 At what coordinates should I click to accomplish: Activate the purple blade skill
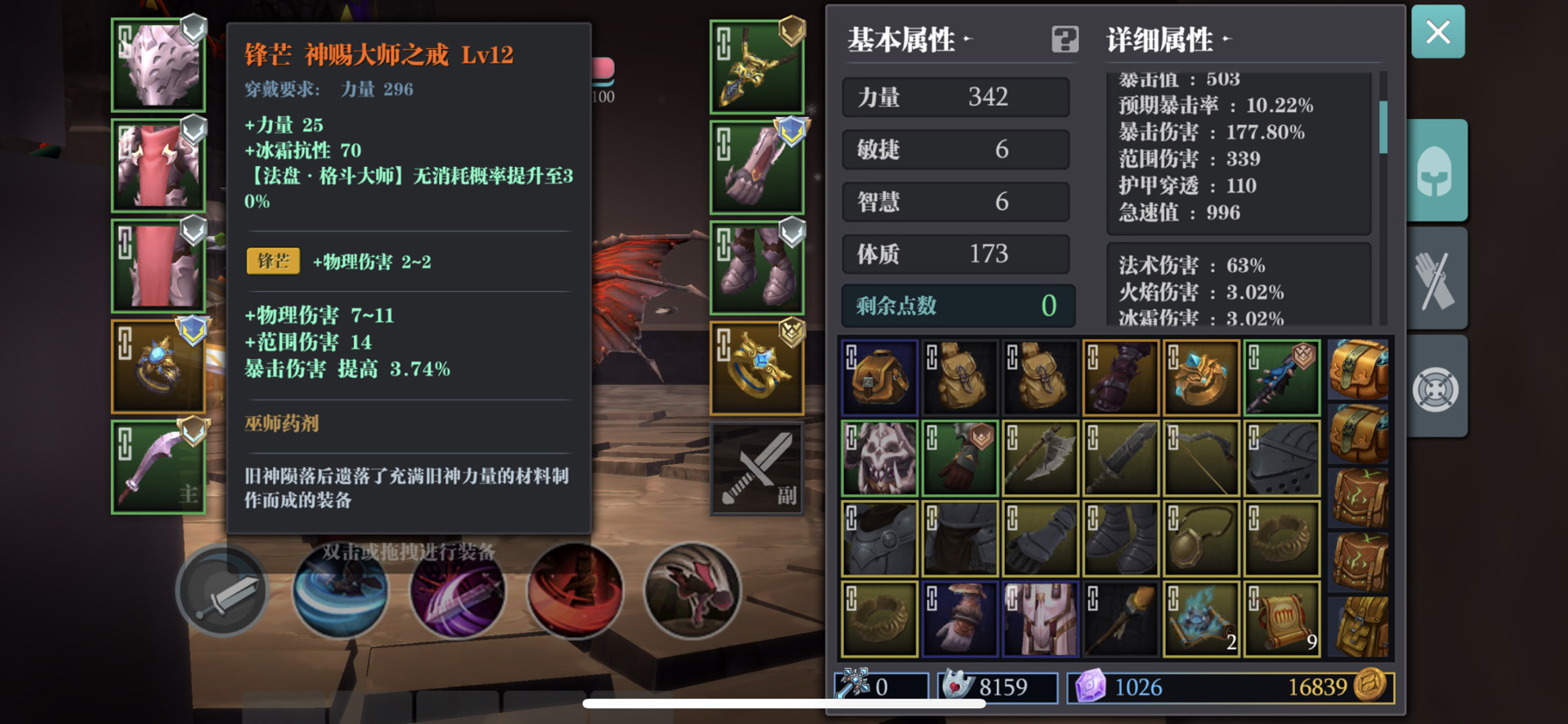click(456, 591)
